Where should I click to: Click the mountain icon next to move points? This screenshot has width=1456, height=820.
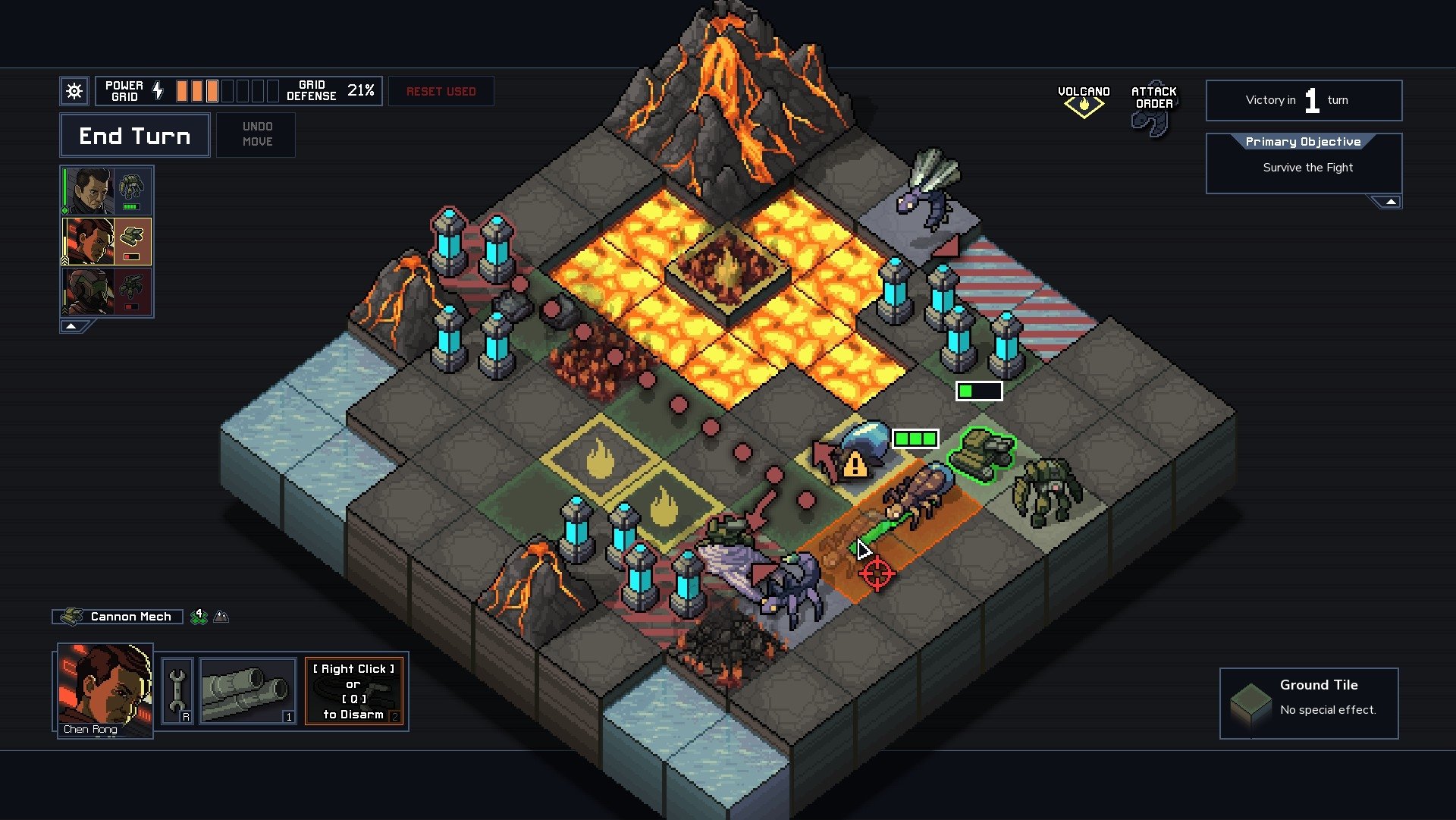pos(221,616)
